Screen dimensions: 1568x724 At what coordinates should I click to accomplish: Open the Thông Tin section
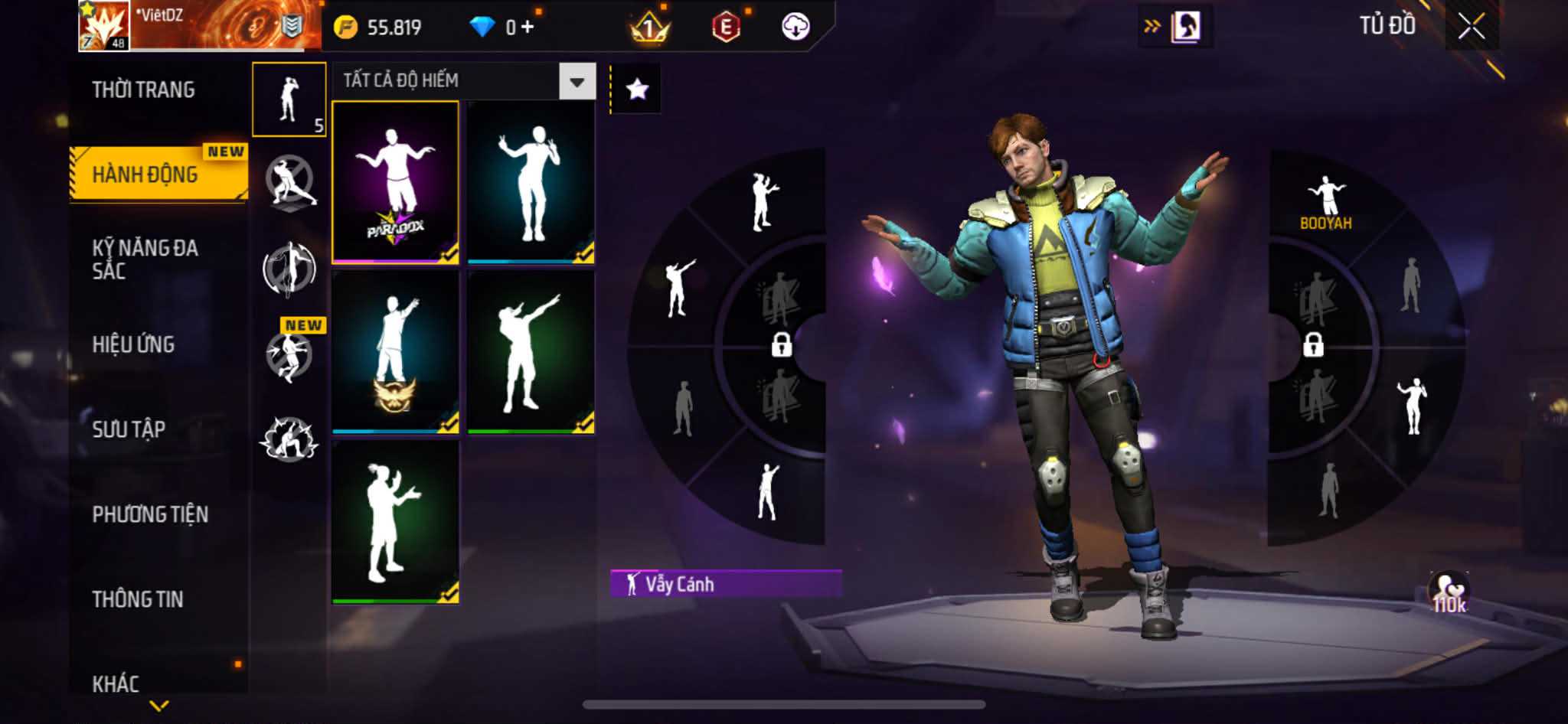[x=138, y=599]
